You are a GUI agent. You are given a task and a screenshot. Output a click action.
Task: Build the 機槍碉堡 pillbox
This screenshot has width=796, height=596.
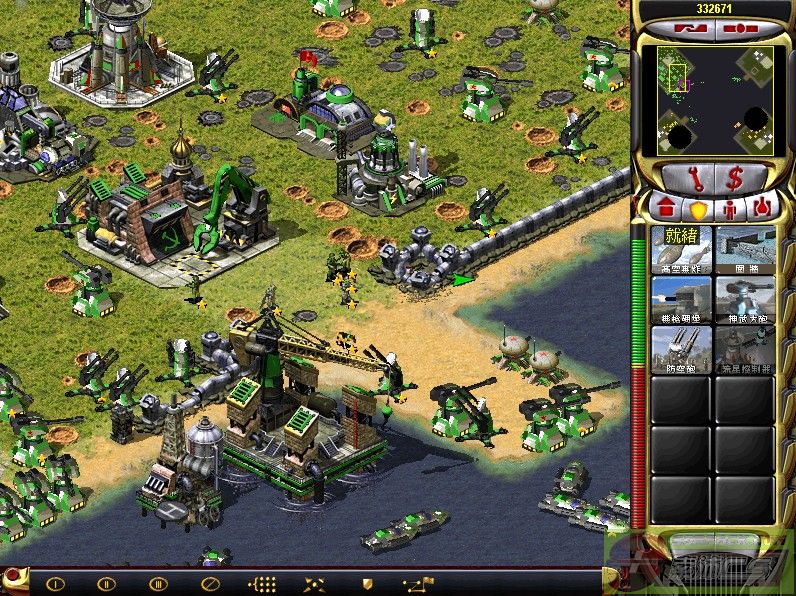tap(681, 299)
